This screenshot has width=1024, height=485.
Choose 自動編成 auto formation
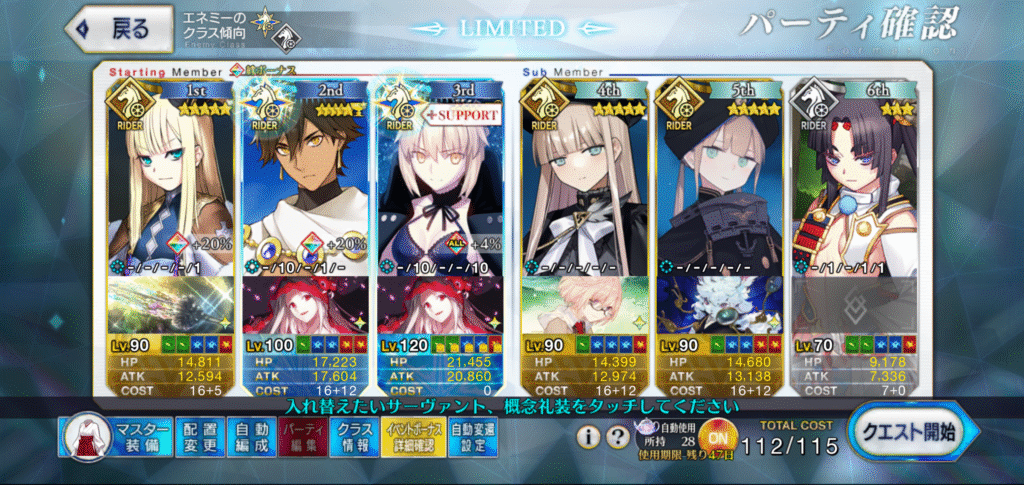[x=251, y=437]
